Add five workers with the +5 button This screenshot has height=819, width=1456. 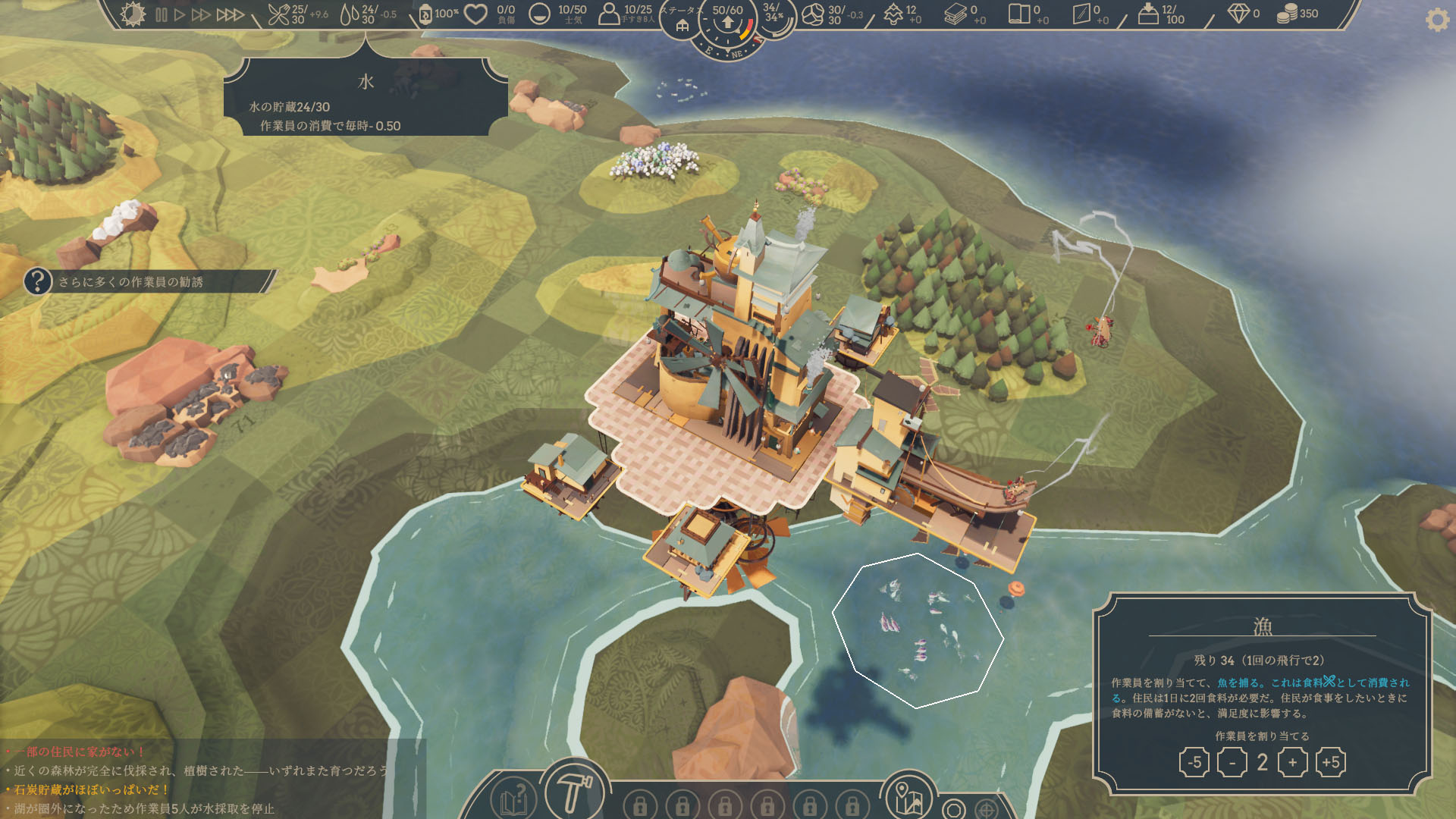coord(1331,762)
